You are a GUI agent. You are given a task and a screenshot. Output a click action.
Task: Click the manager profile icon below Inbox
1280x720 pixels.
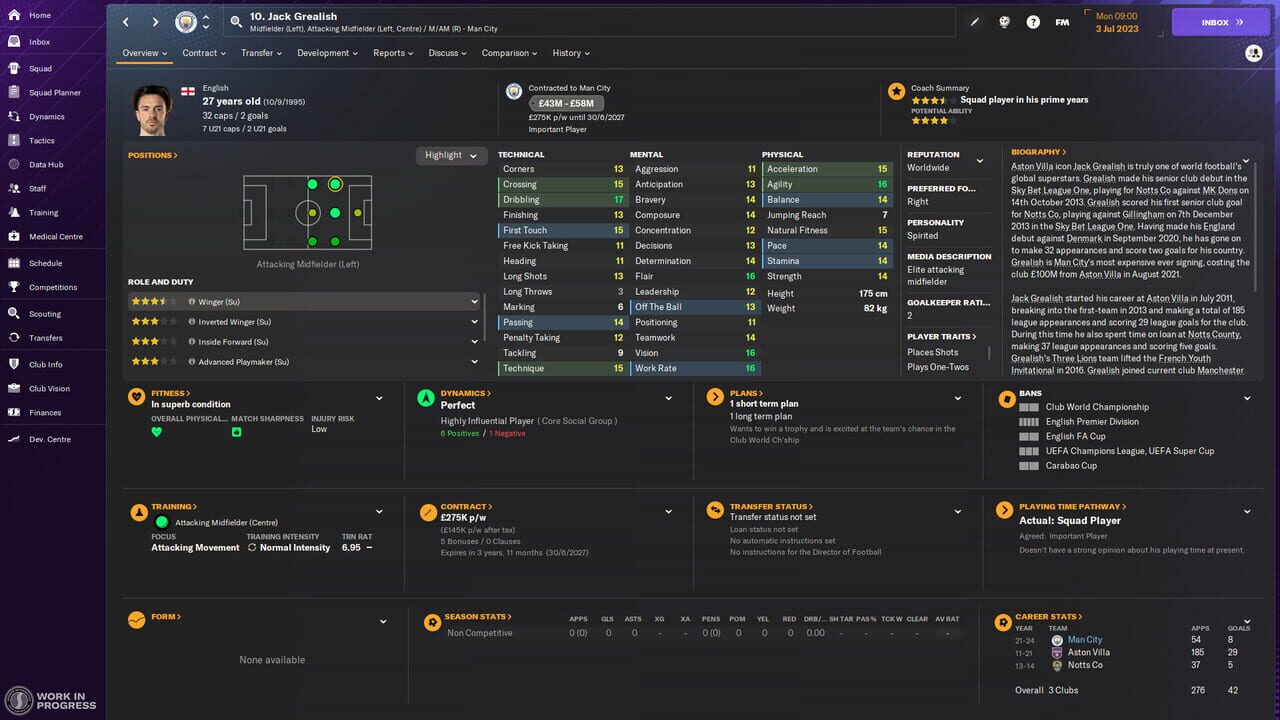point(1255,53)
